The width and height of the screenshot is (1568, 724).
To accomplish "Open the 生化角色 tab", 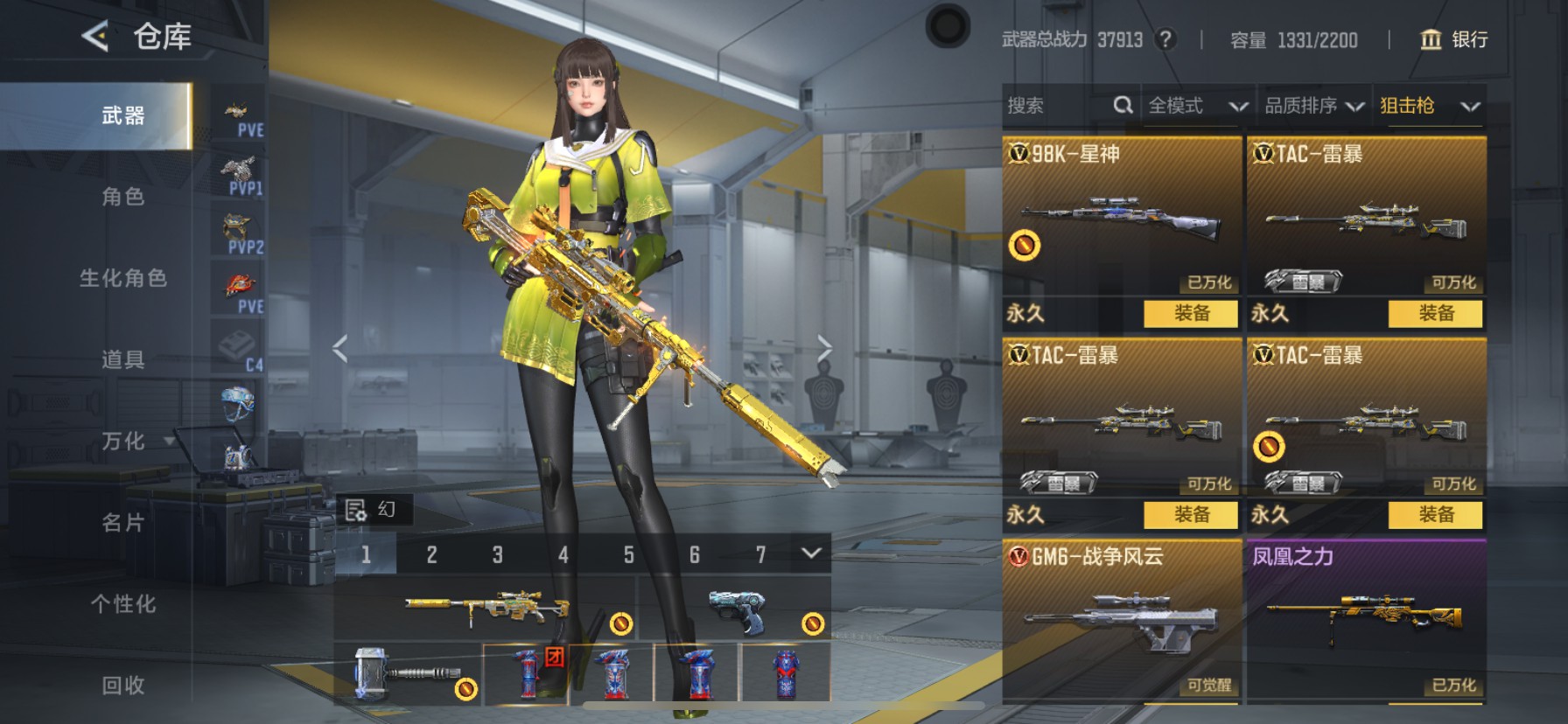I will [x=122, y=278].
